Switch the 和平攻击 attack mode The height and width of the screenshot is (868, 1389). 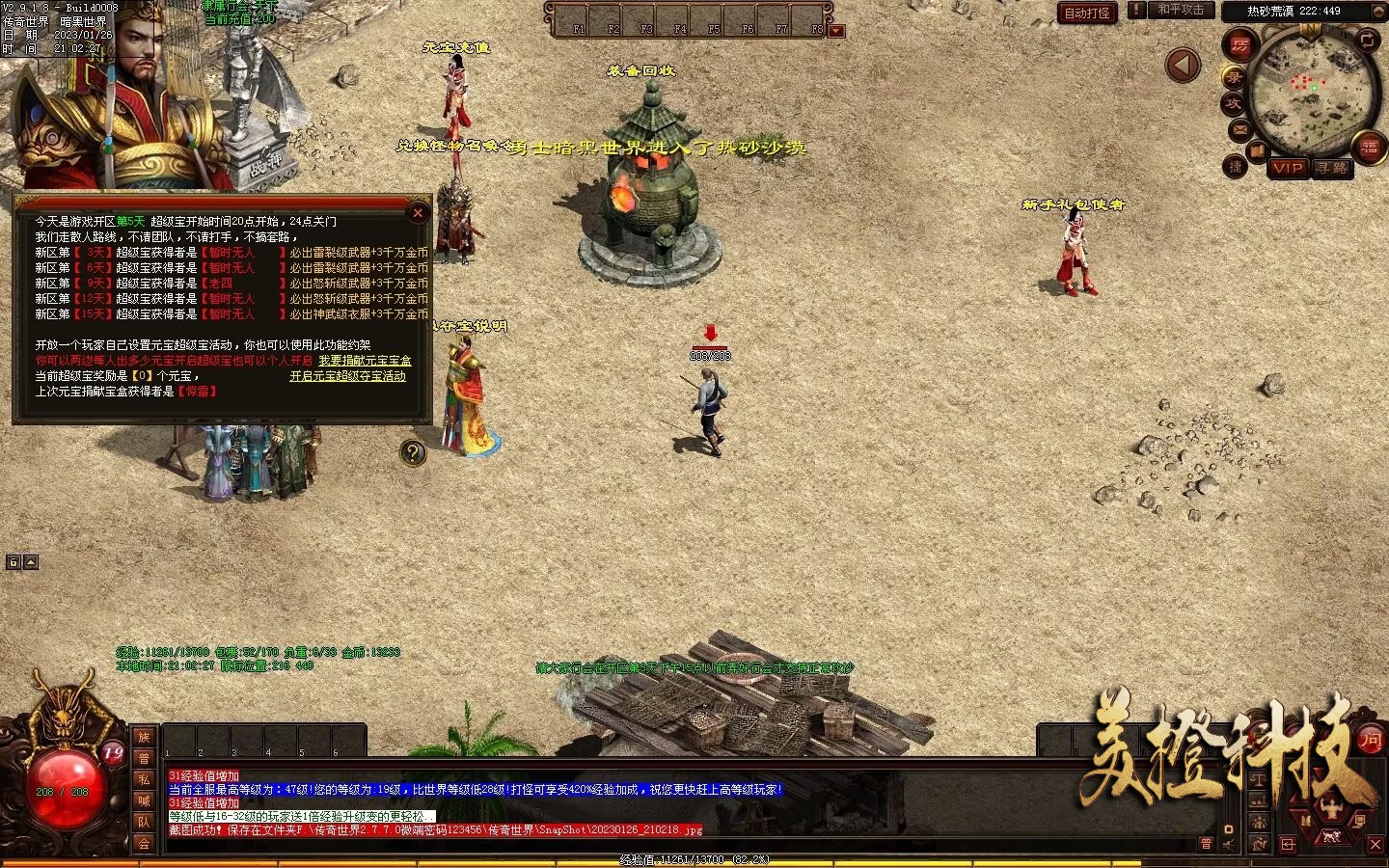[x=1181, y=10]
